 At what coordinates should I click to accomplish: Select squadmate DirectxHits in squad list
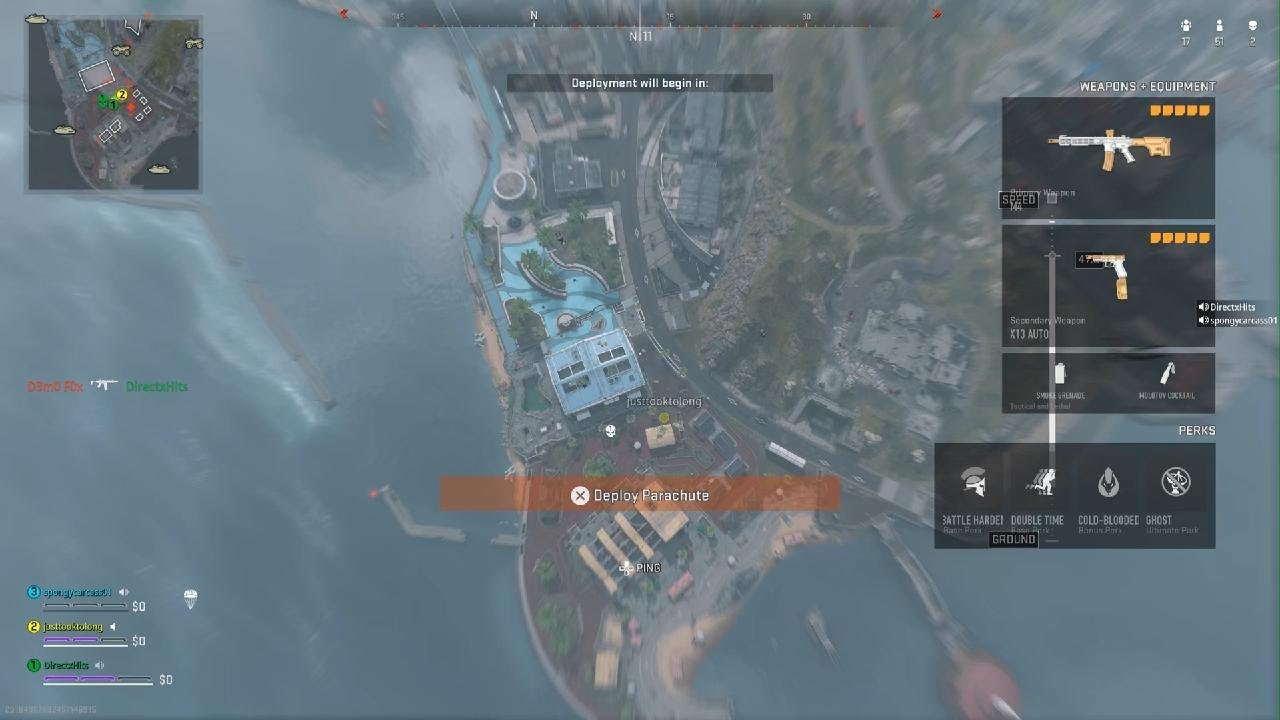click(66, 665)
